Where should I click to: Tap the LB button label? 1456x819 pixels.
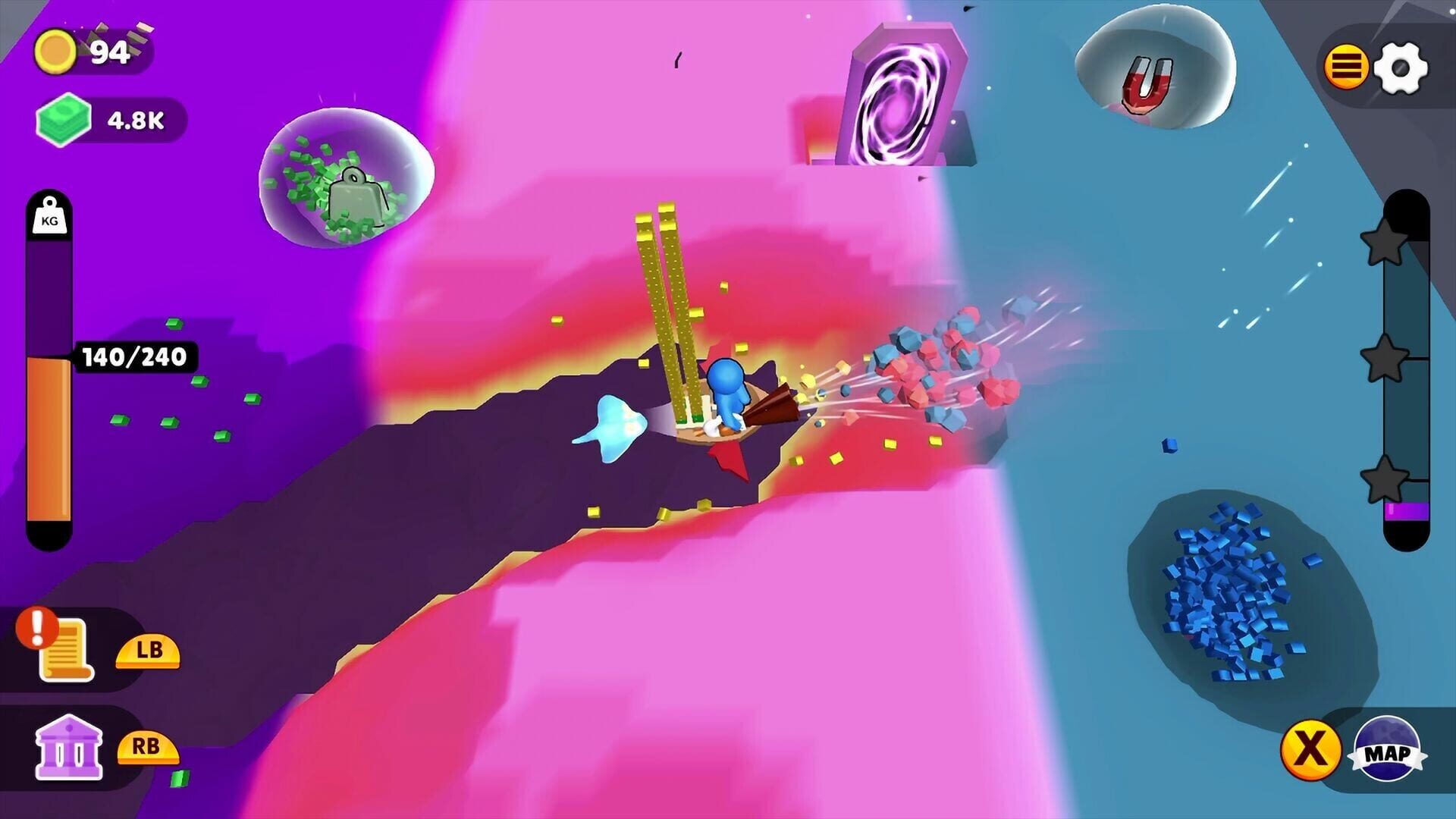pyautogui.click(x=149, y=652)
